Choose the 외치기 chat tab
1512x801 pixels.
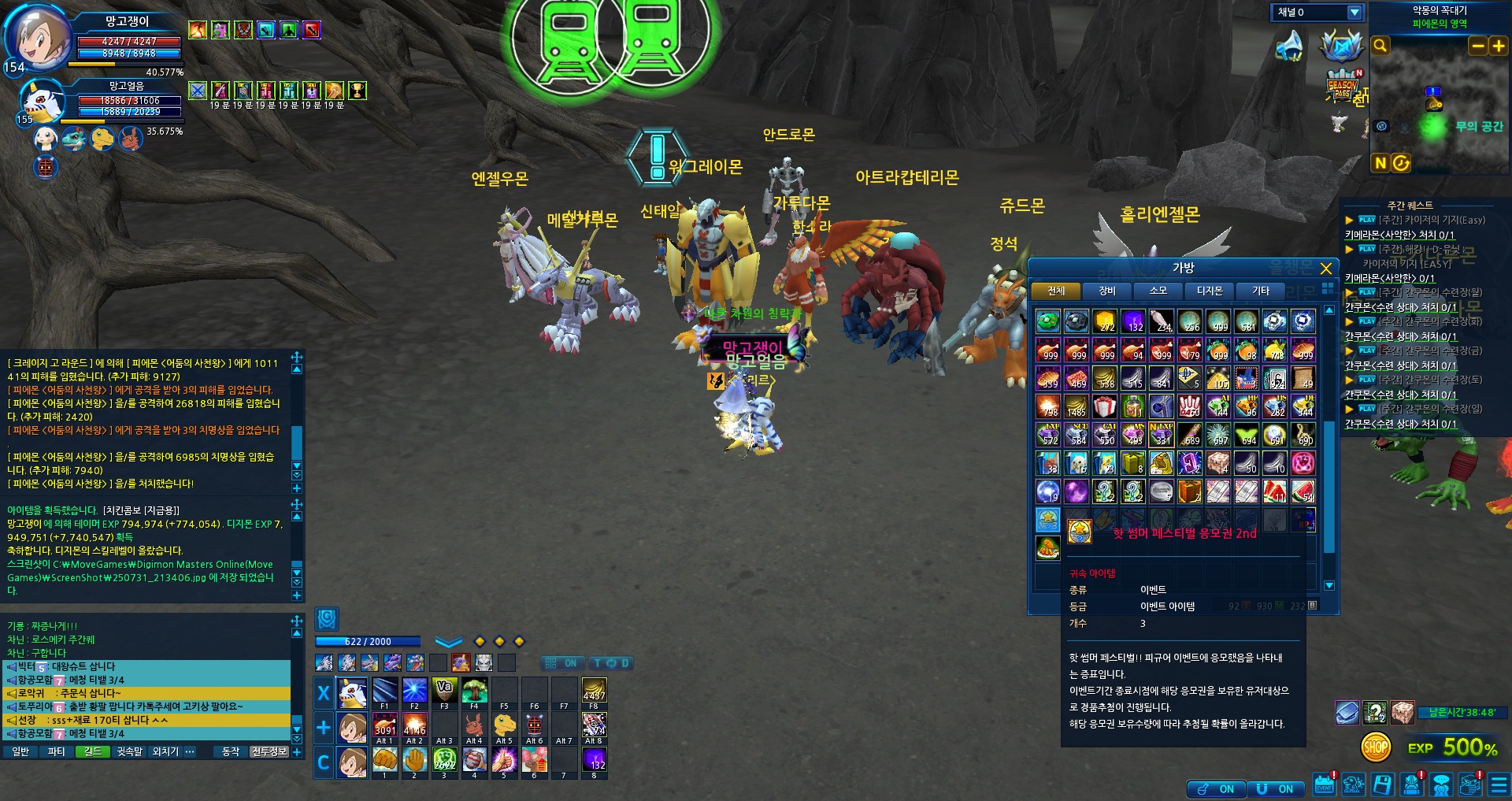pyautogui.click(x=165, y=752)
